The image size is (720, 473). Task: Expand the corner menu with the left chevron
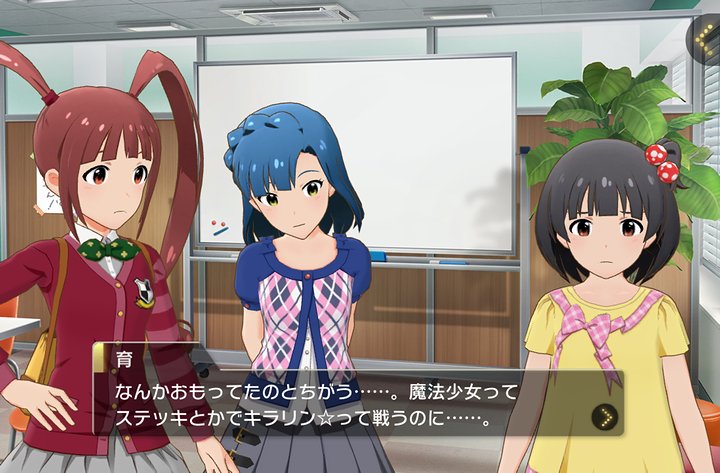(x=705, y=40)
